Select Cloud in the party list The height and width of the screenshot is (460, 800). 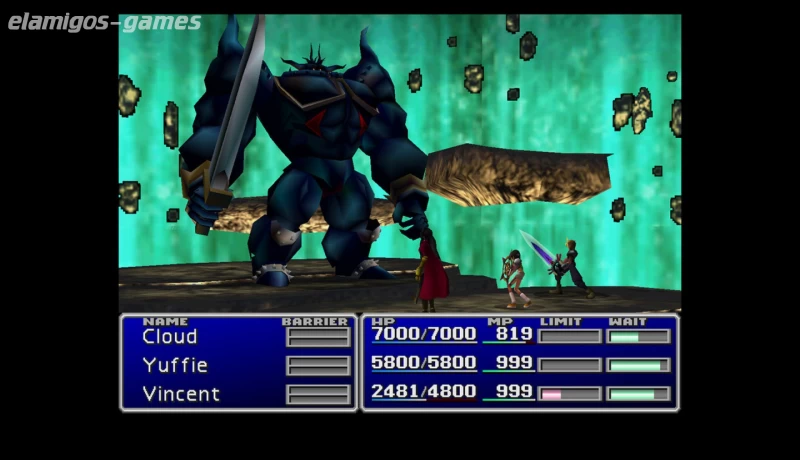[x=170, y=337]
